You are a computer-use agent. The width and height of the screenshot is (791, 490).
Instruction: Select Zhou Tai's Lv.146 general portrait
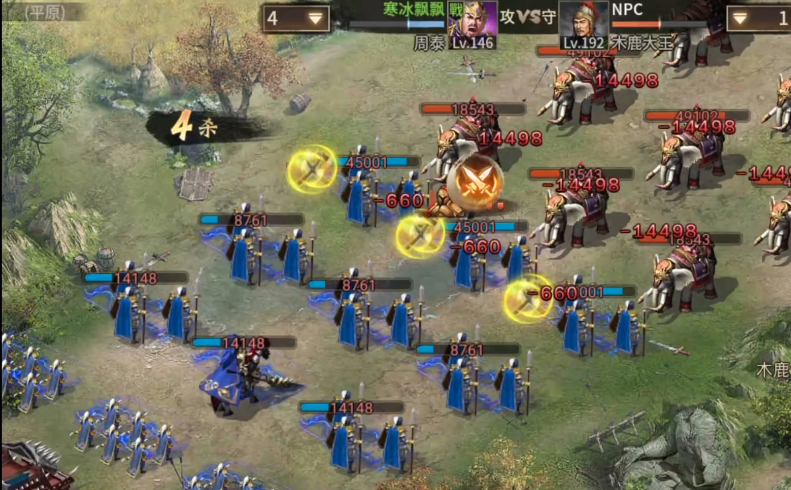[472, 24]
